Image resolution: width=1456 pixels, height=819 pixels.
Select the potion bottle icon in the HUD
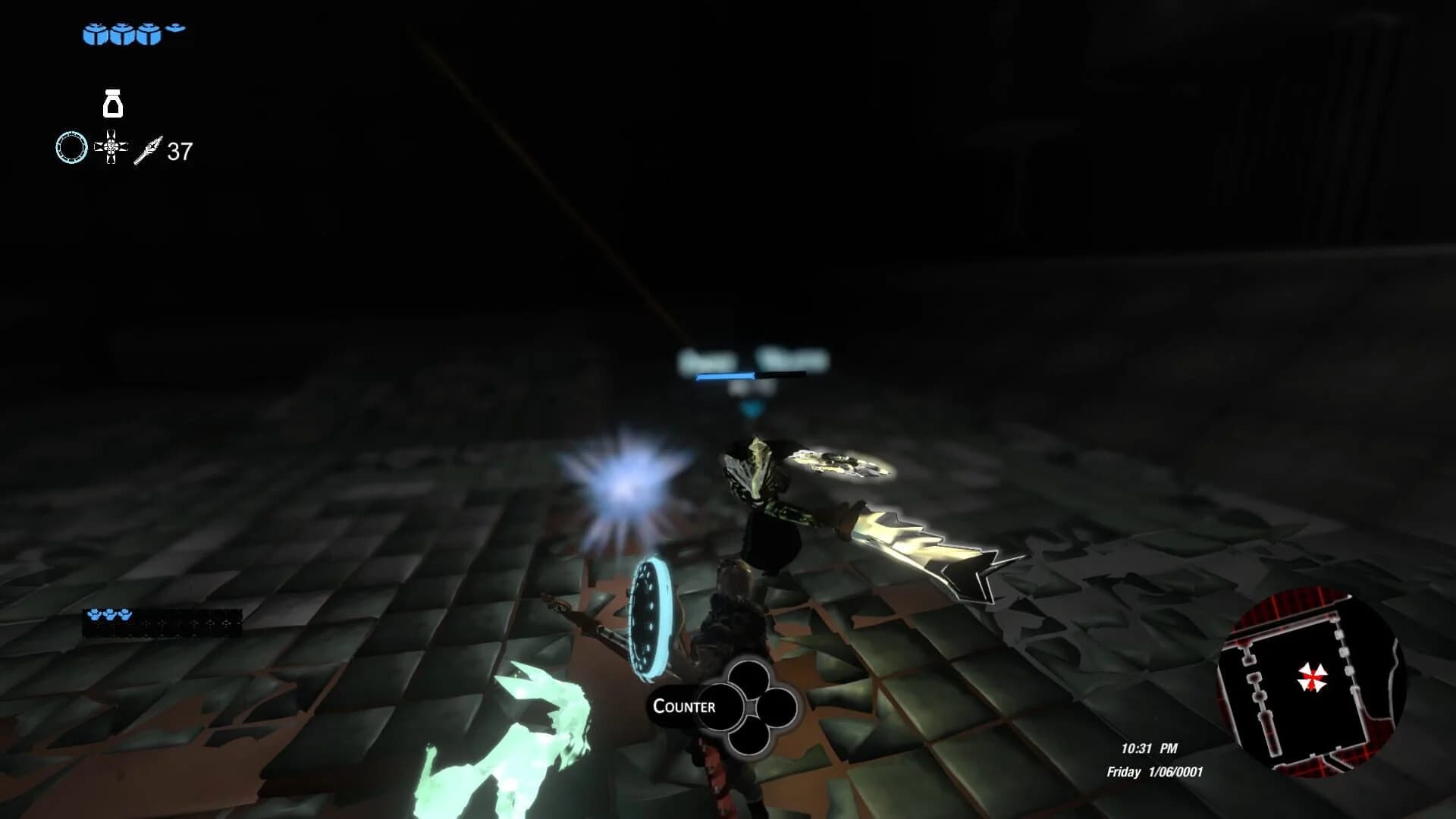[x=113, y=105]
